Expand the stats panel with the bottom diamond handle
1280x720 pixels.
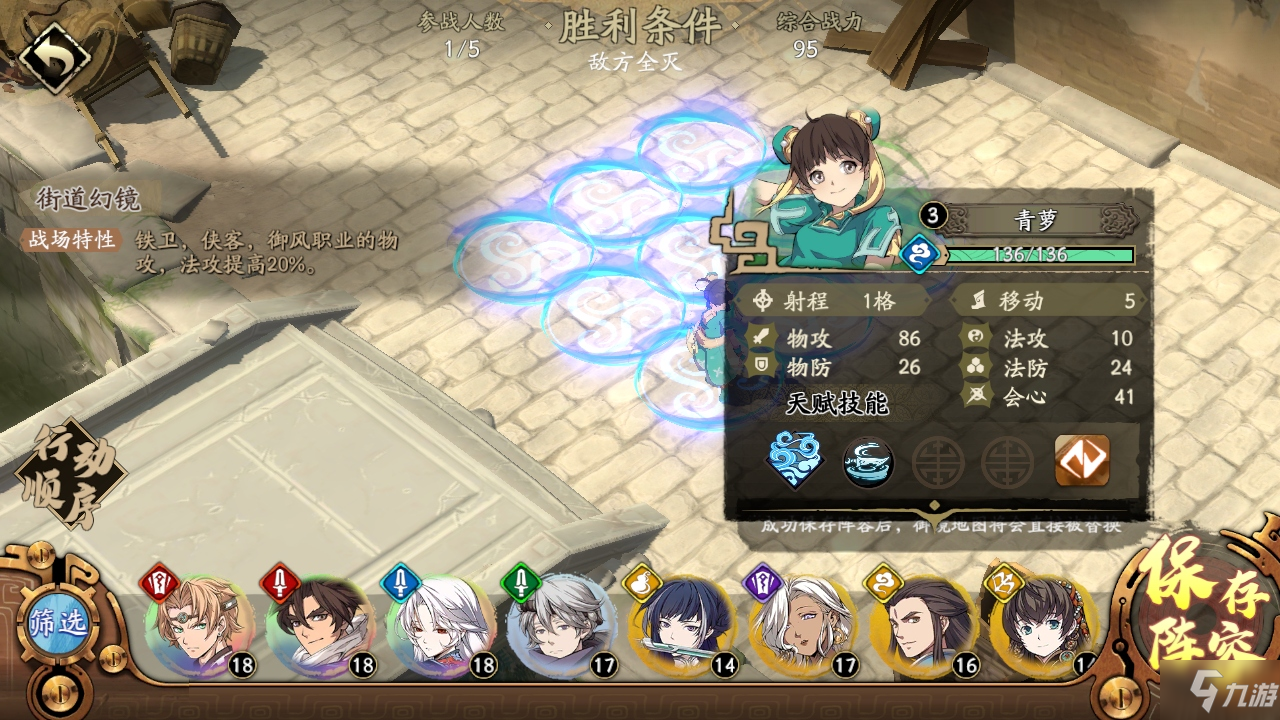coord(935,506)
